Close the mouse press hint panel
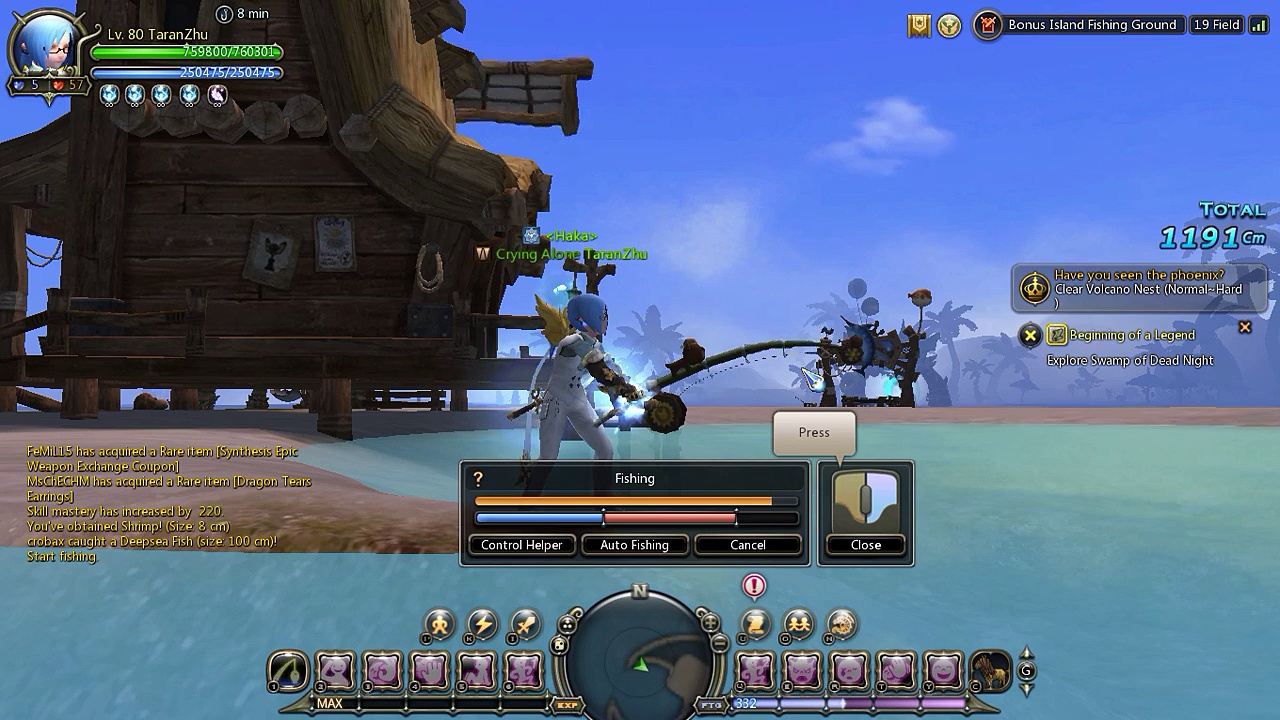Screen dimensions: 1280x720 click(865, 545)
